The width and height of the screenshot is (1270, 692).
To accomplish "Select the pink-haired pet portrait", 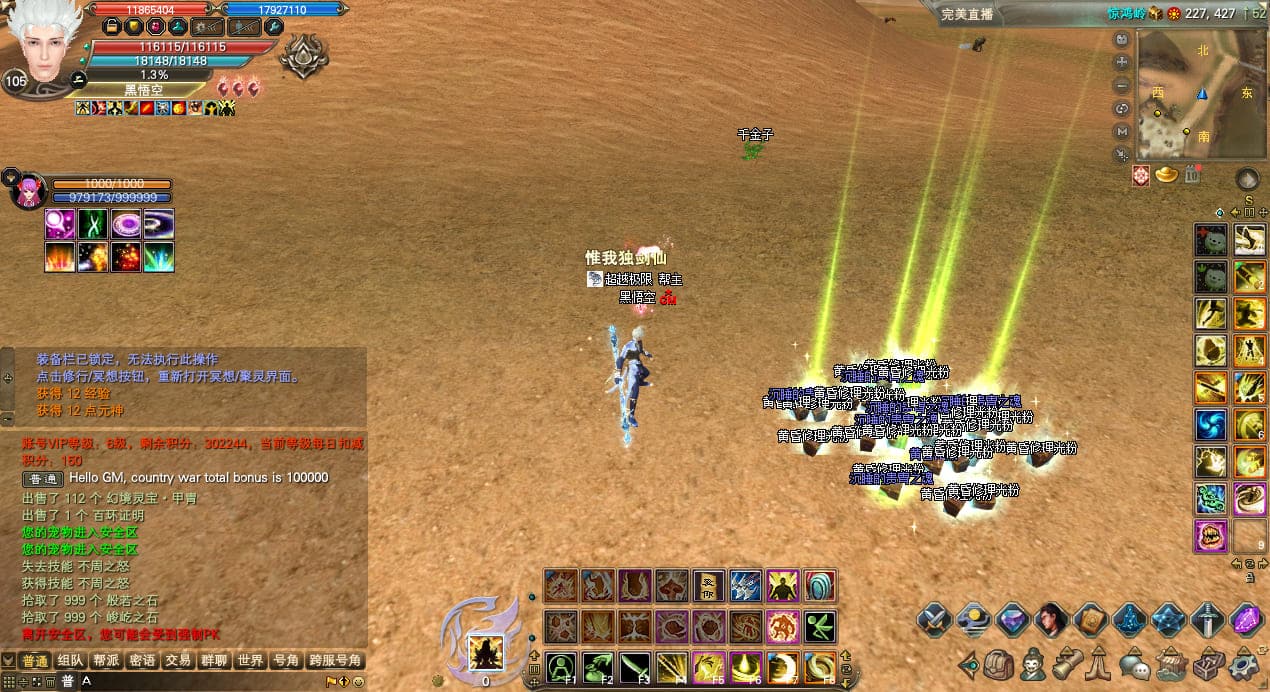I will tap(27, 191).
